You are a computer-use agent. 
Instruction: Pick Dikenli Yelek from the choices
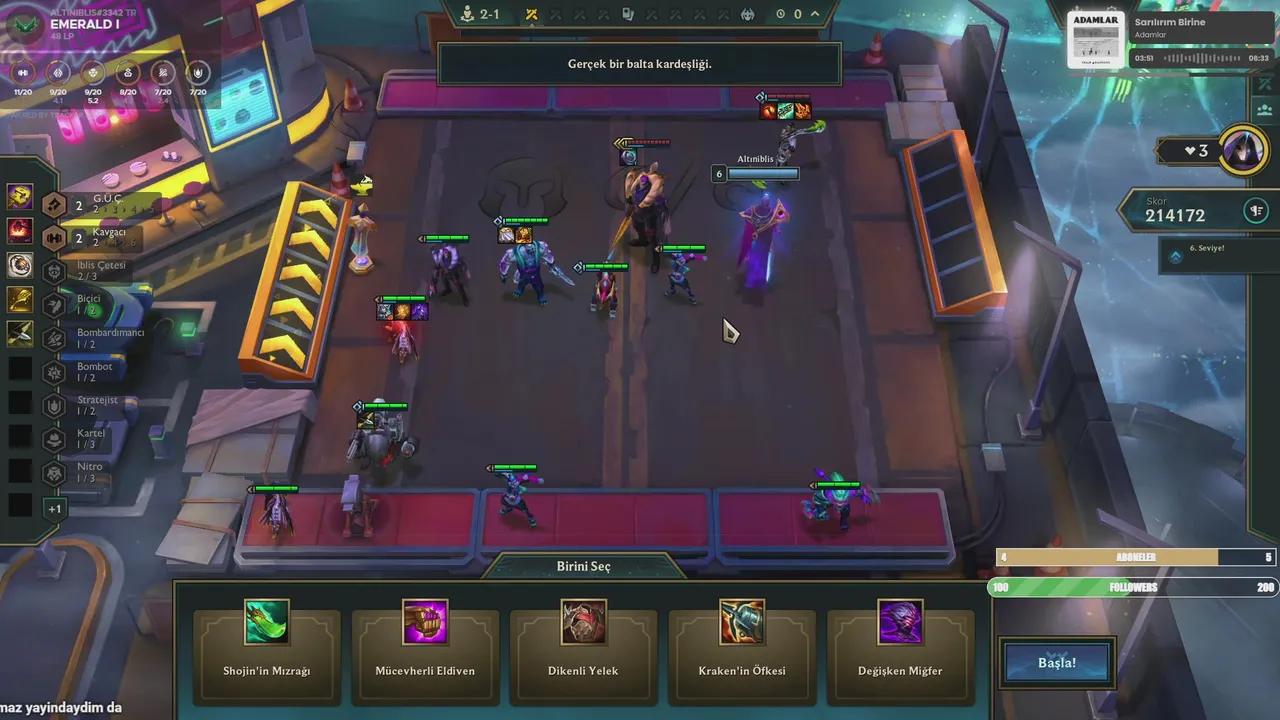(583, 644)
